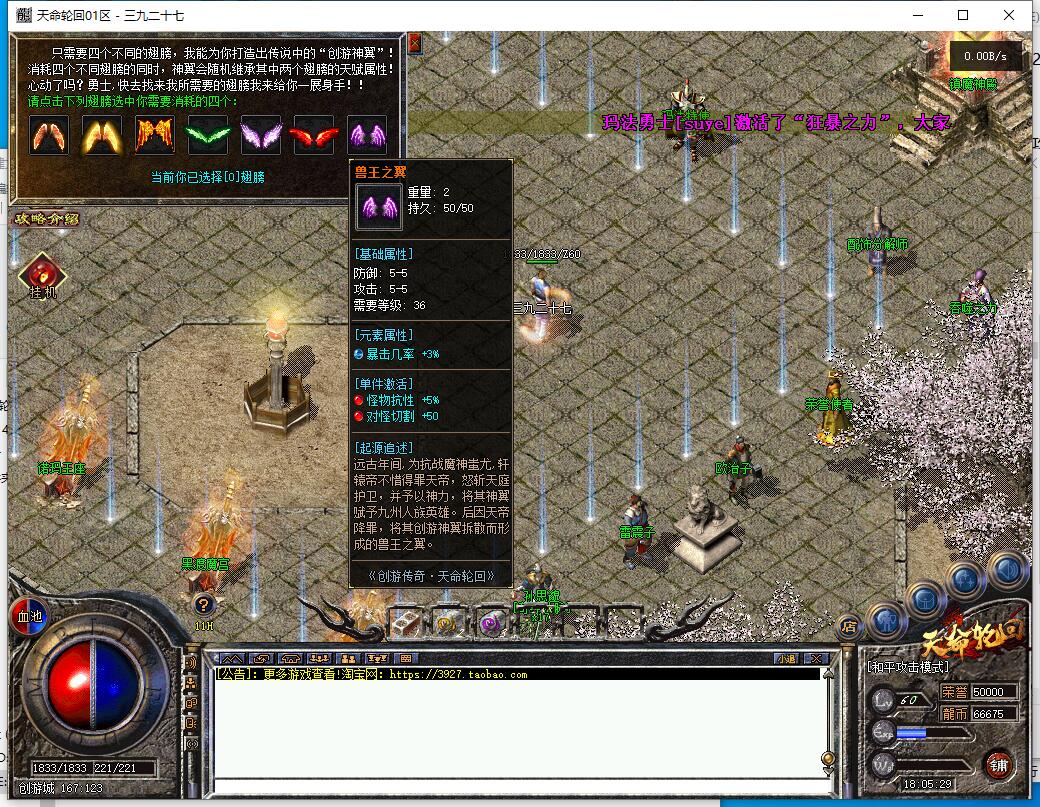Click the yellow question mark help icon
This screenshot has width=1040, height=807.
(203, 604)
